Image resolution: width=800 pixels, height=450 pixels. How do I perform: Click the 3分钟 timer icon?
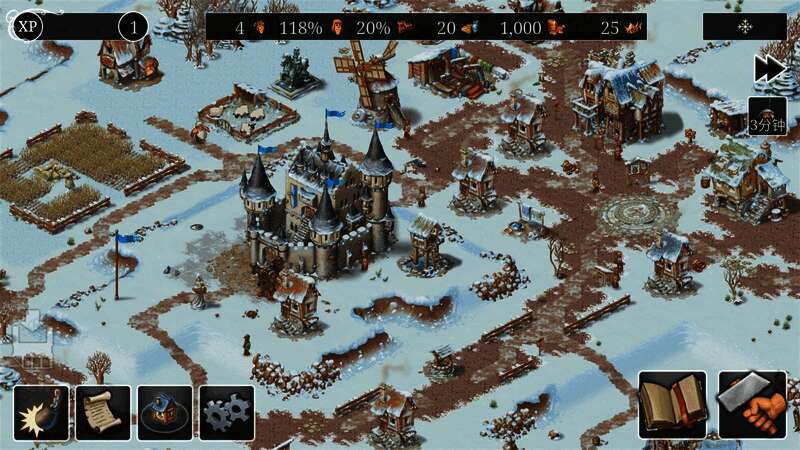767,117
